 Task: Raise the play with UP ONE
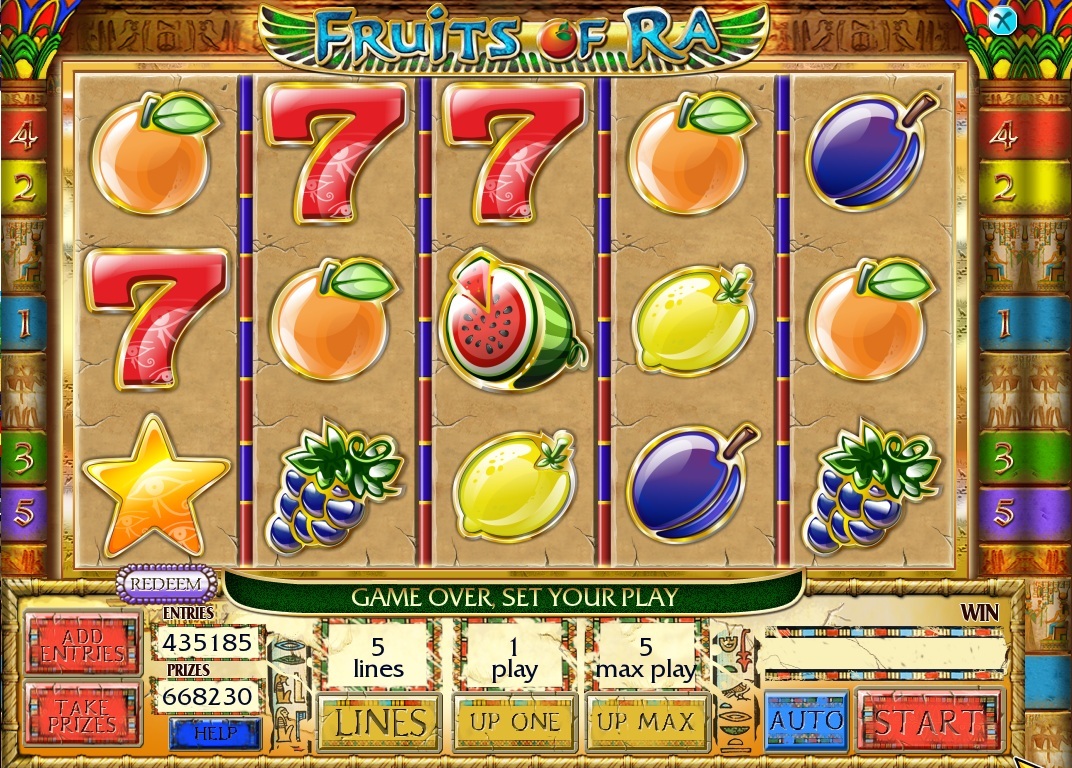(x=514, y=721)
